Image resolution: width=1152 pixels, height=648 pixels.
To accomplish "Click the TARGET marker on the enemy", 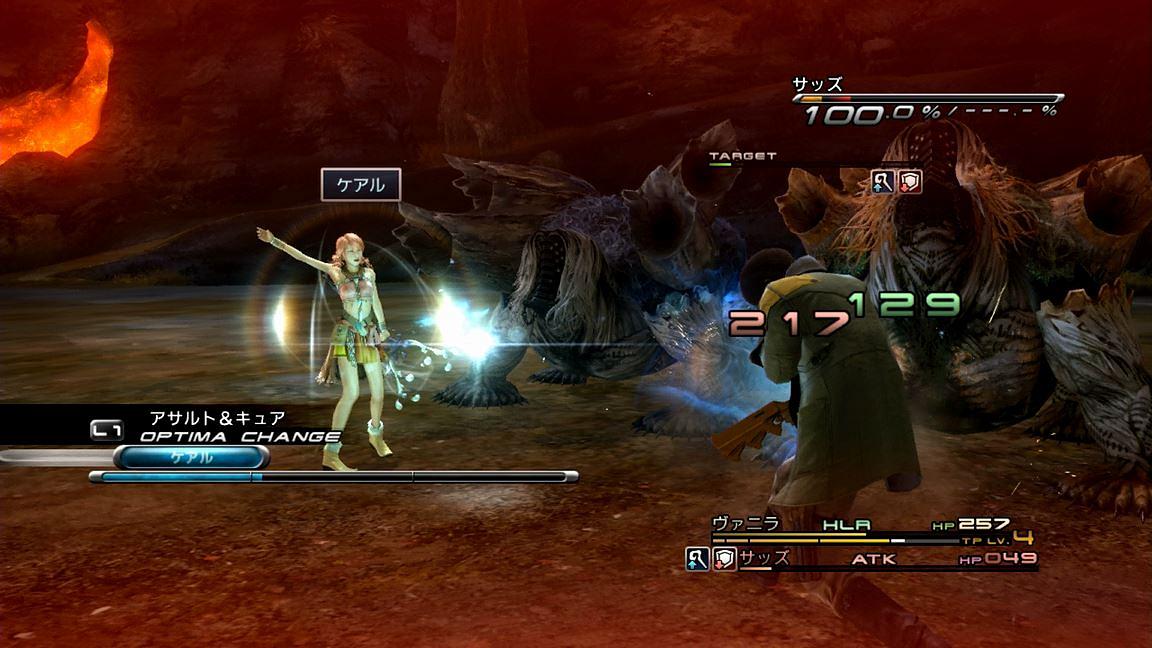I will tap(742, 157).
